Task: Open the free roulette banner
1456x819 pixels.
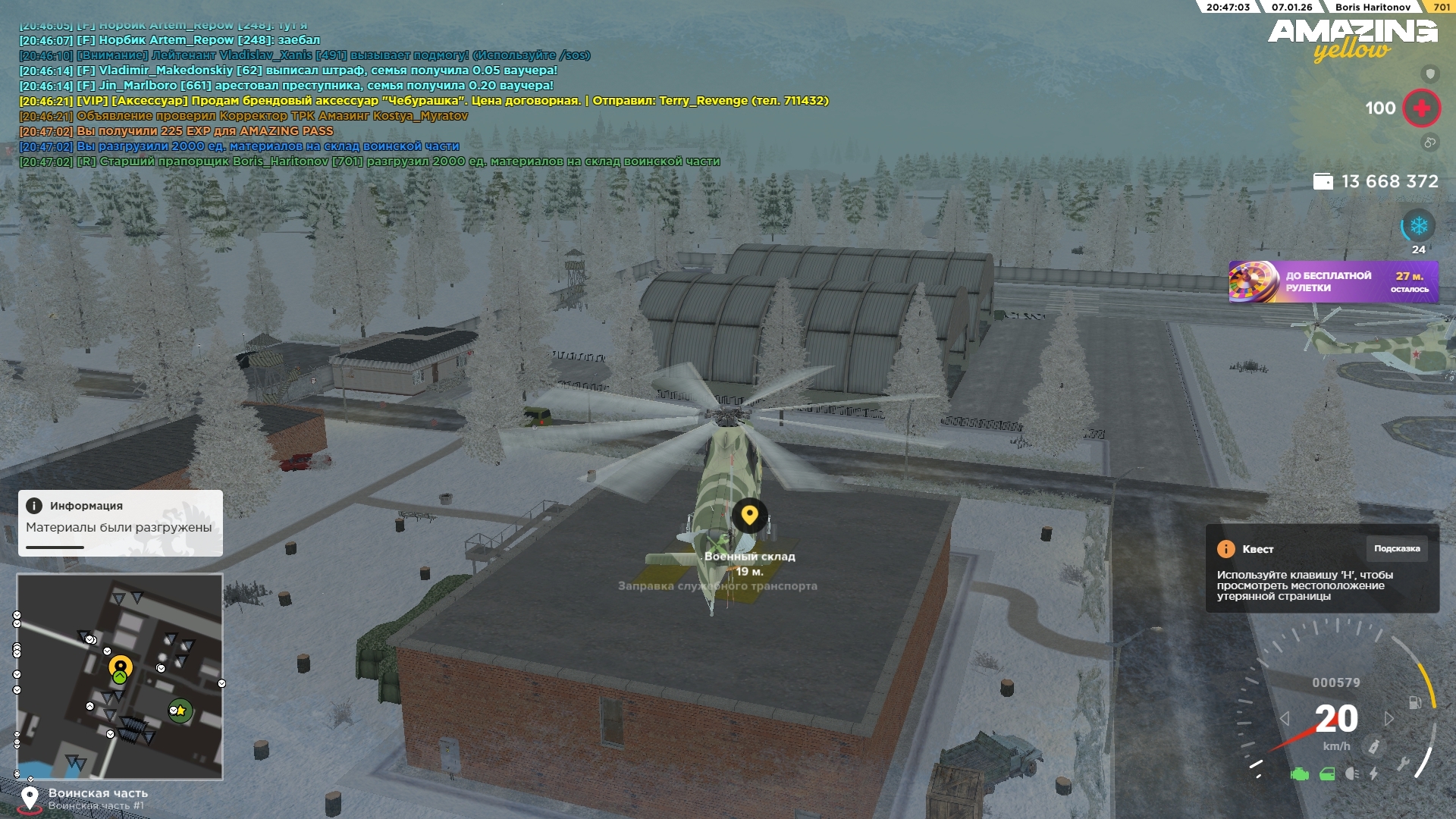Action: point(1333,282)
